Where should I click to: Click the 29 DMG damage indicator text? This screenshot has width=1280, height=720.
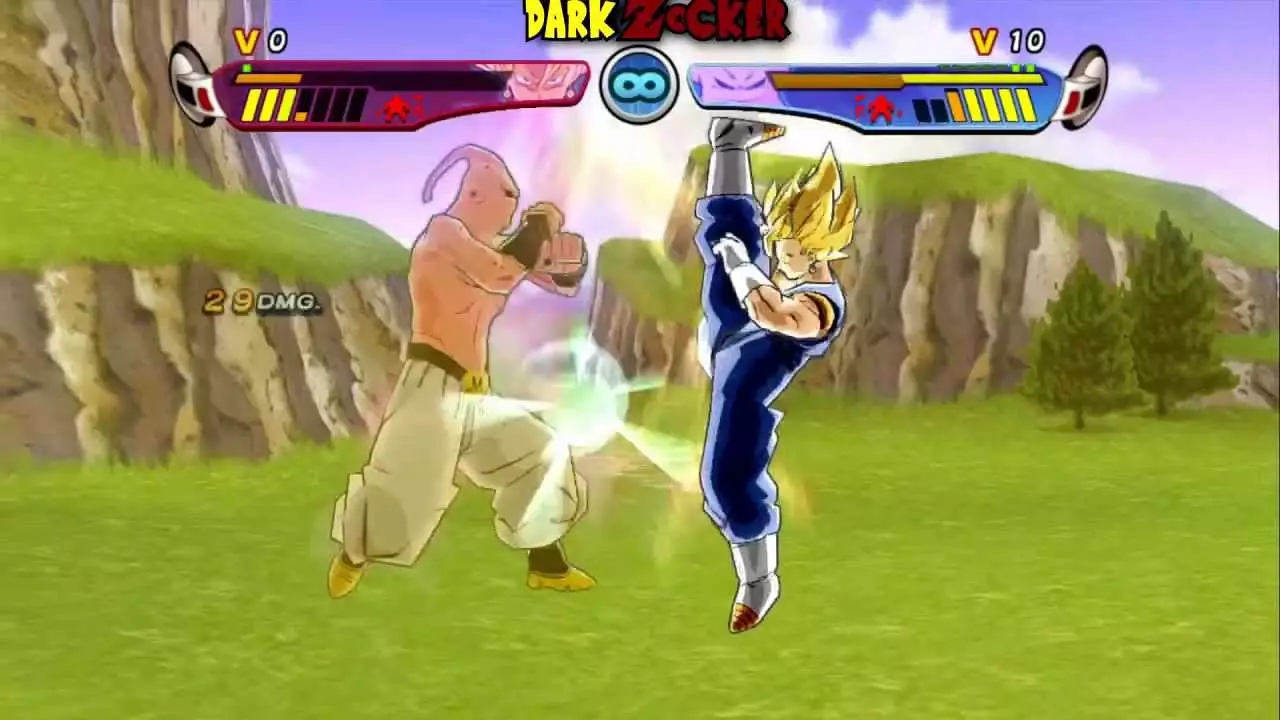(x=258, y=300)
